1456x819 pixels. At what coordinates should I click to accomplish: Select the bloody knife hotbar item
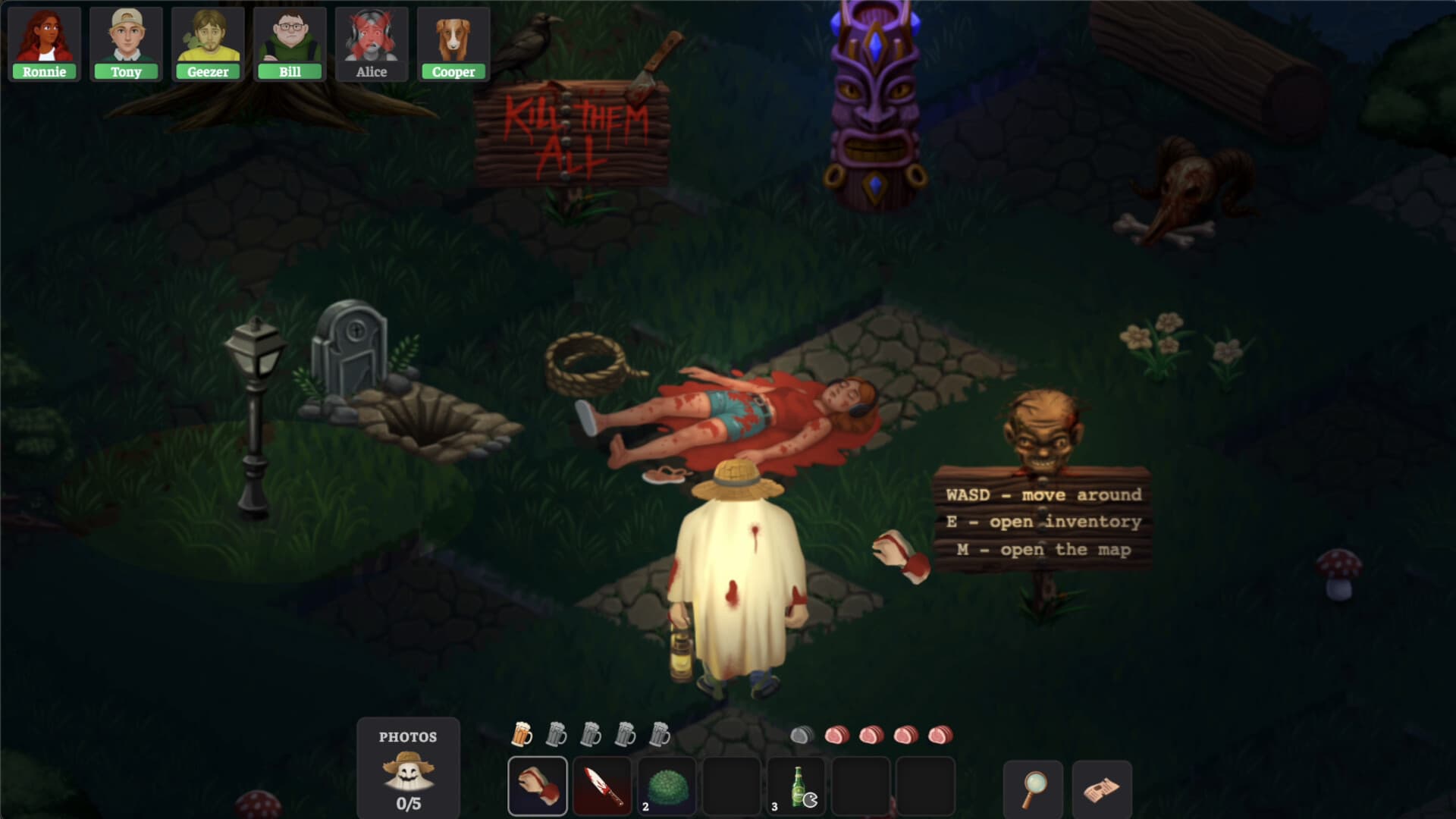[603, 786]
